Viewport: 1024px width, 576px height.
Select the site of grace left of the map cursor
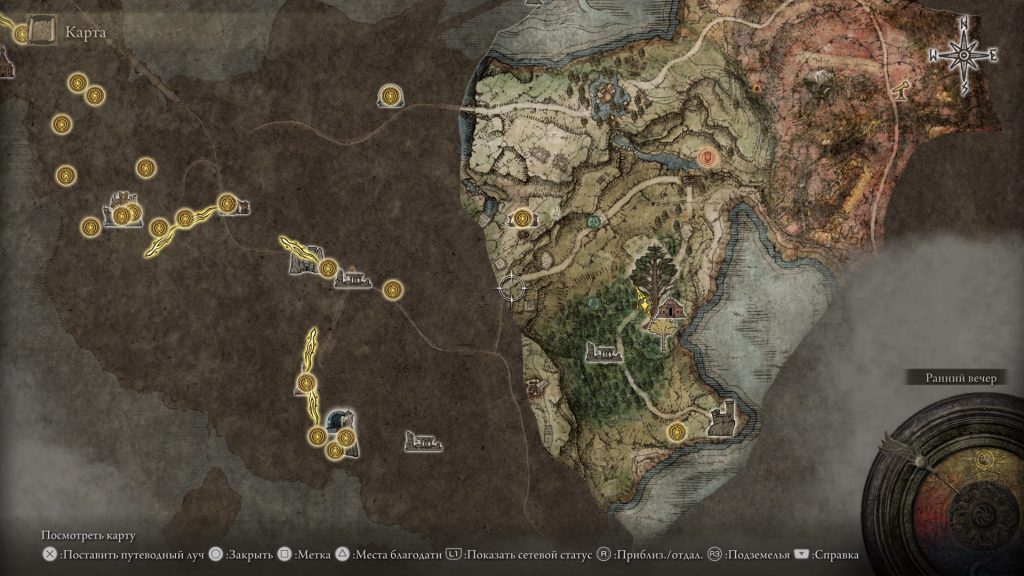point(393,289)
